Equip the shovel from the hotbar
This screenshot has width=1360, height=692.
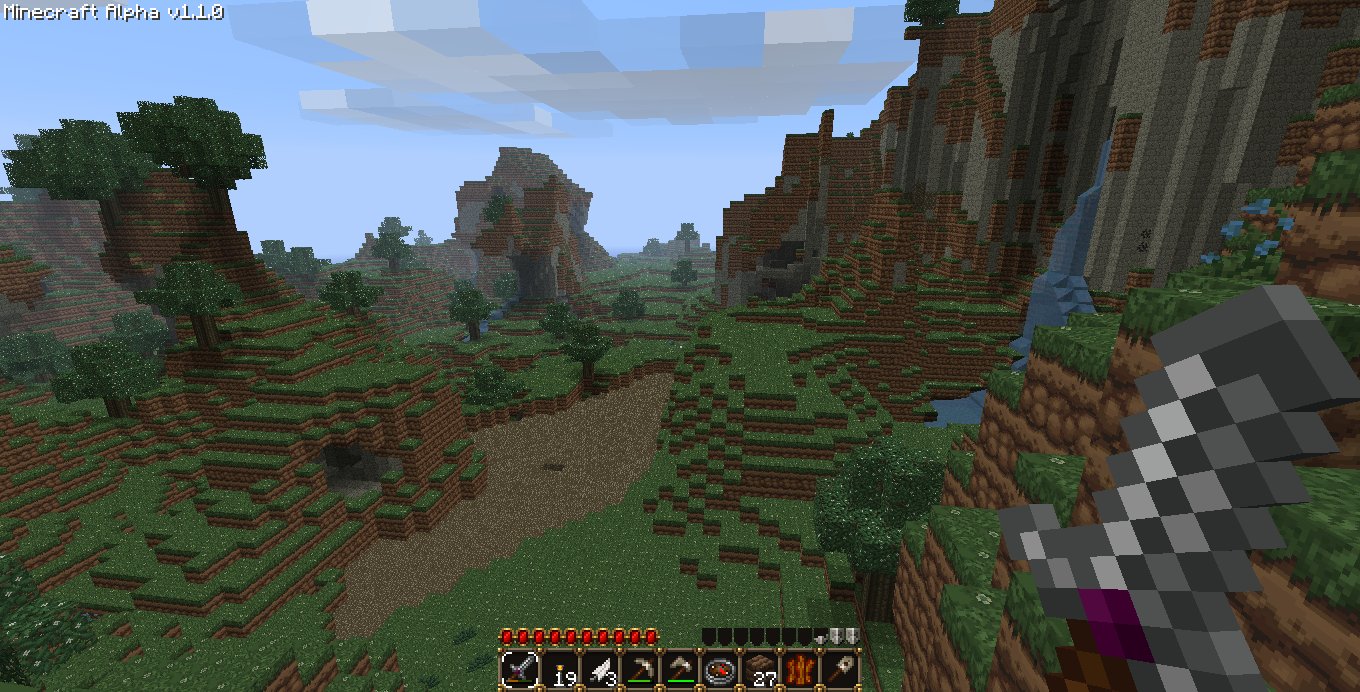coord(839,669)
